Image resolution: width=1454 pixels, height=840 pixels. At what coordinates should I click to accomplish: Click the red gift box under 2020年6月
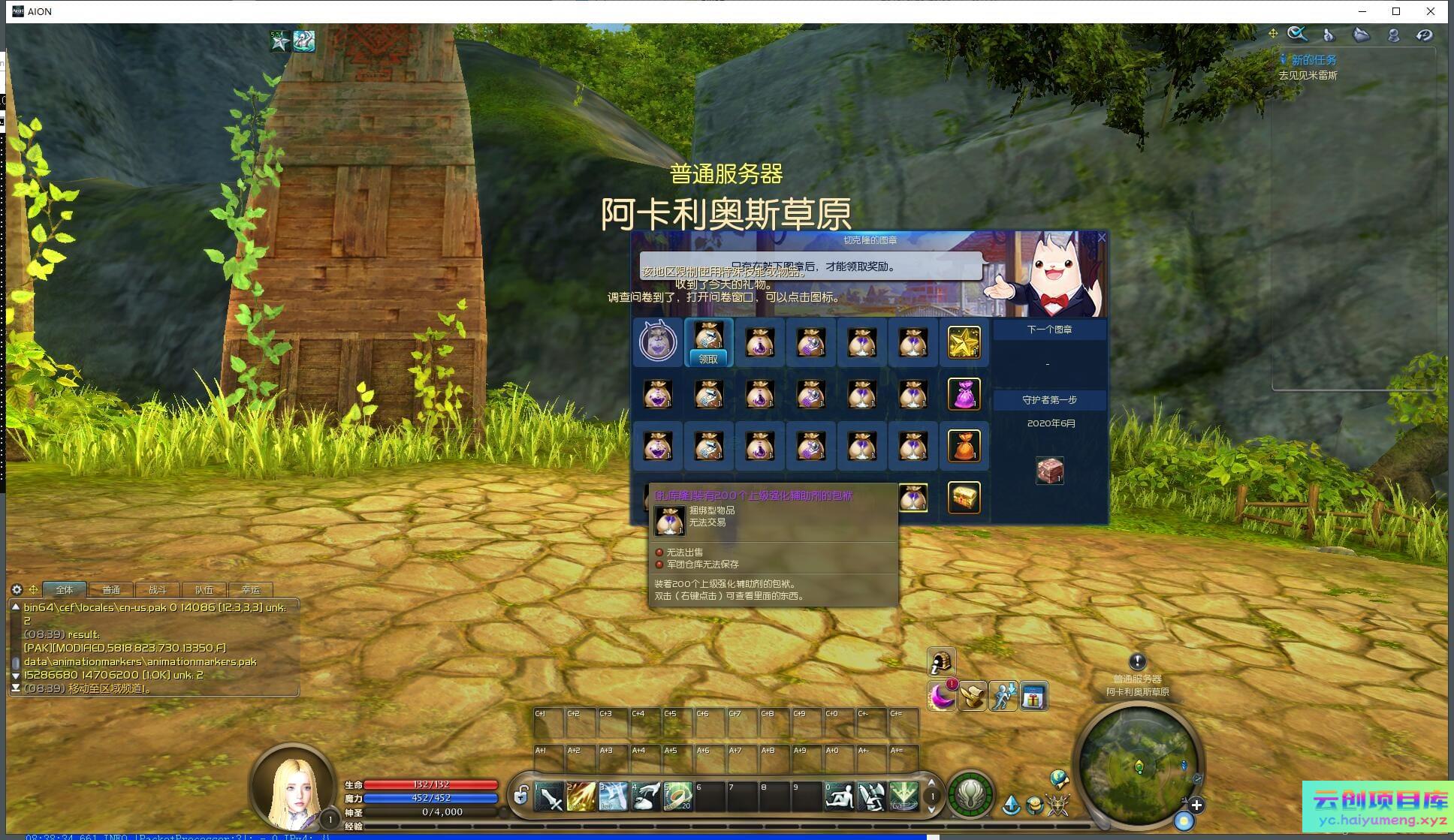[1049, 471]
